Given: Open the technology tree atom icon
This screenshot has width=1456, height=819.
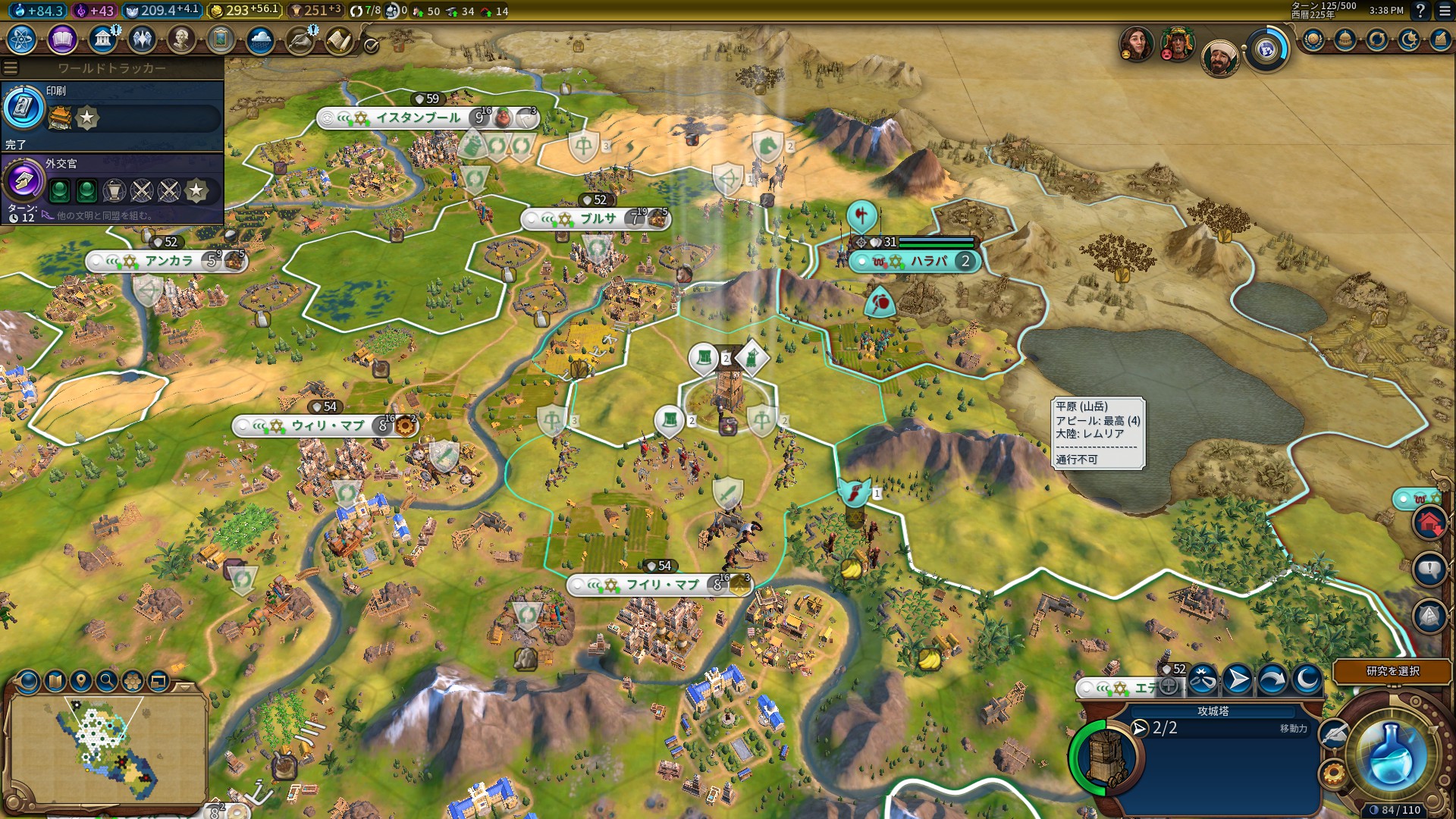Looking at the screenshot, I should (22, 39).
